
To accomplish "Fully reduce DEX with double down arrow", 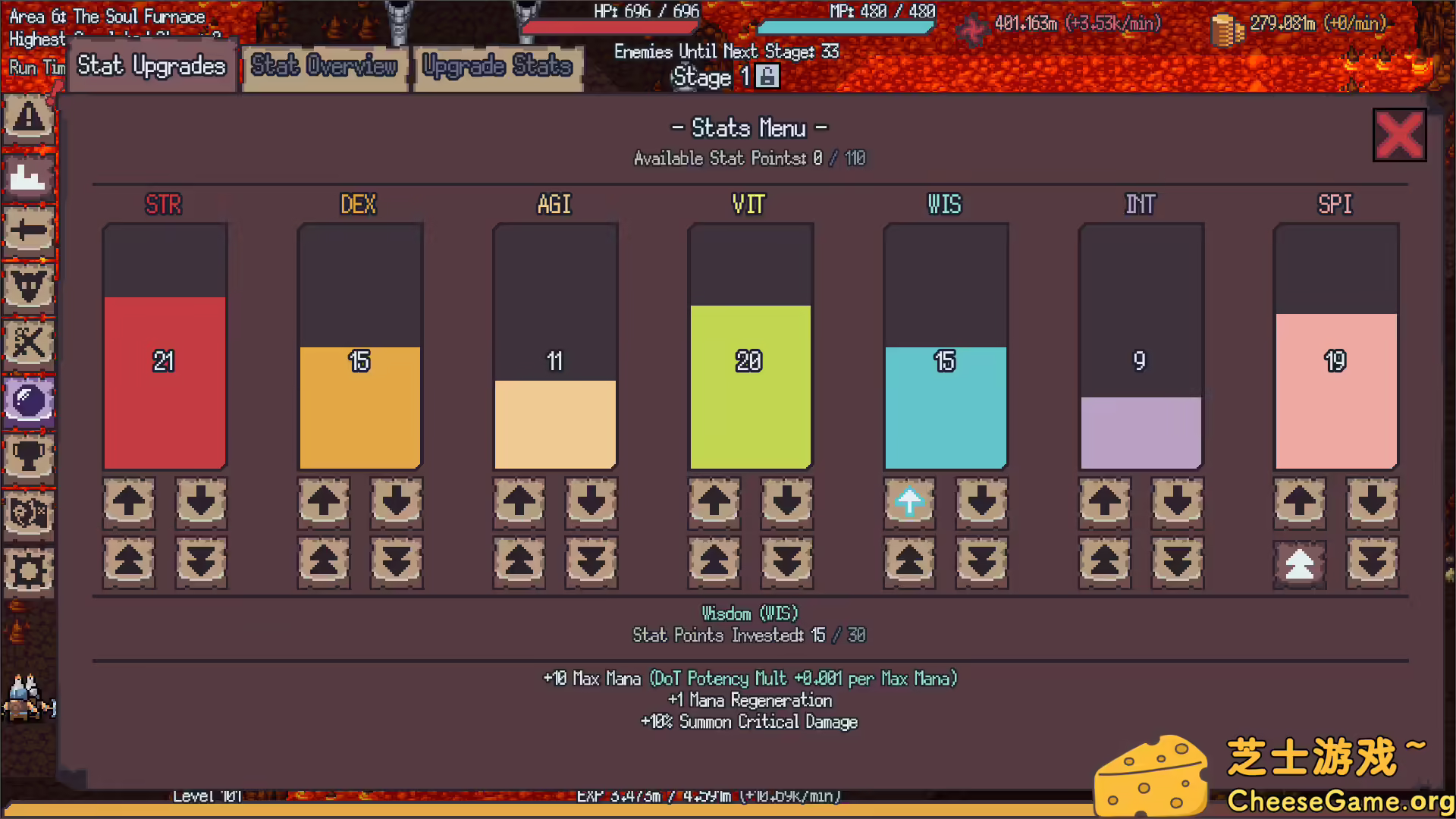I will [396, 562].
